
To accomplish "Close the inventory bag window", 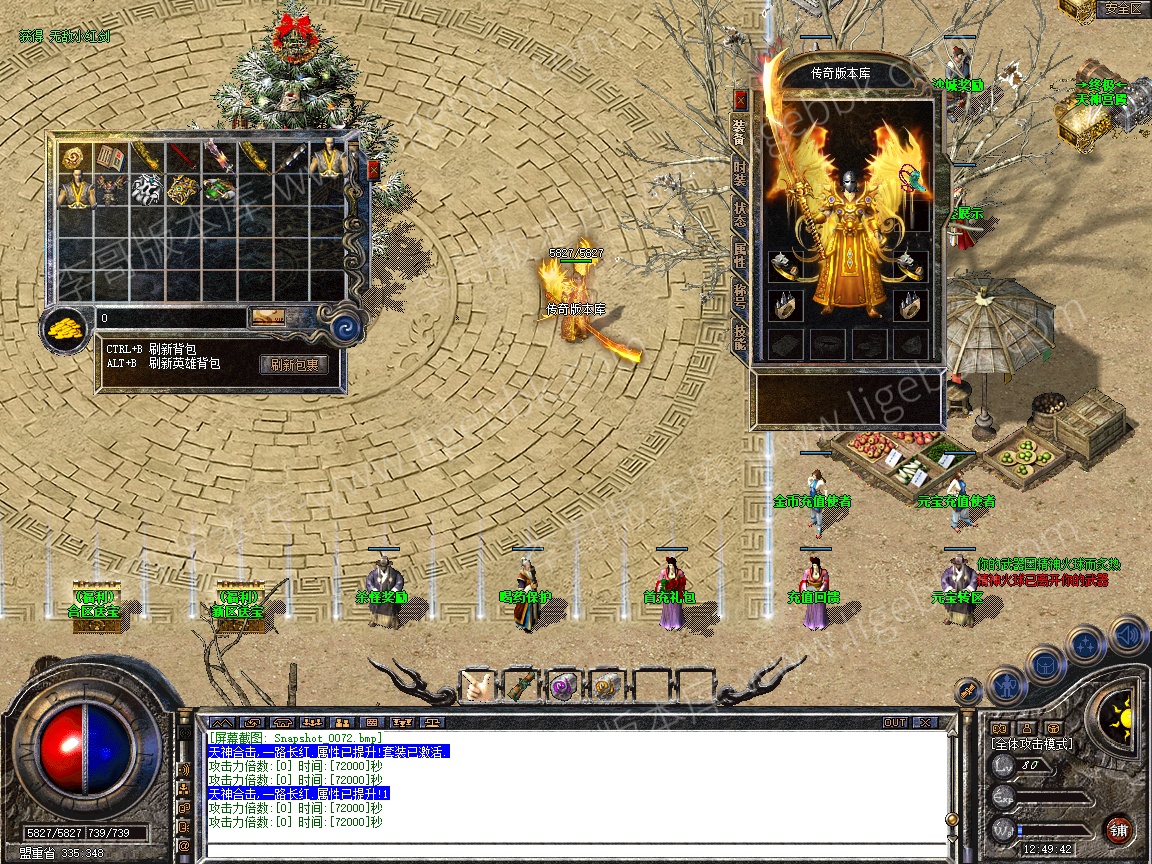I will click(374, 170).
